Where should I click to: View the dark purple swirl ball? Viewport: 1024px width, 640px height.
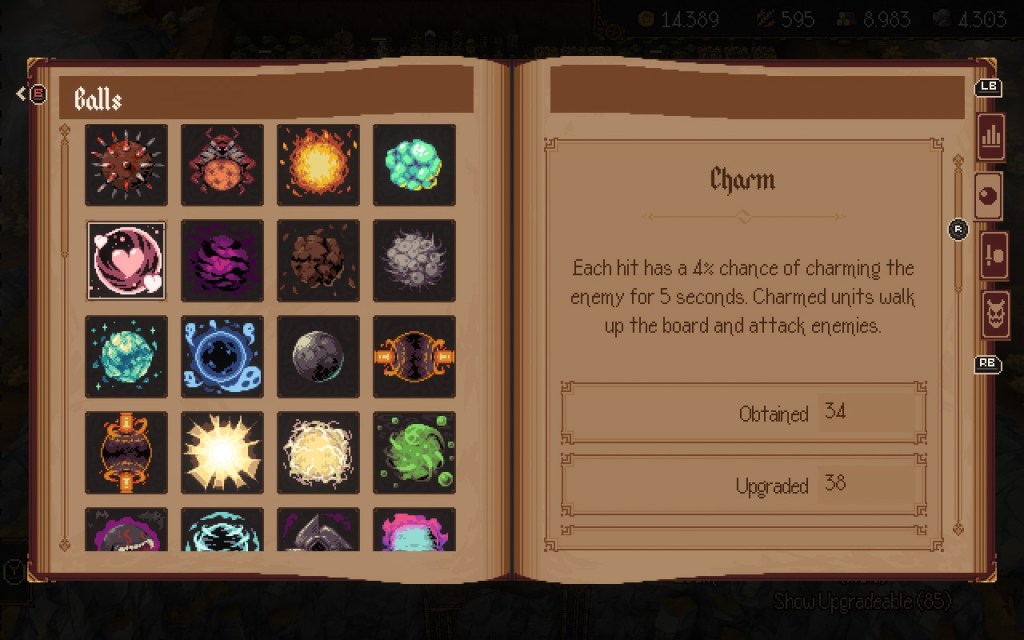(222, 261)
